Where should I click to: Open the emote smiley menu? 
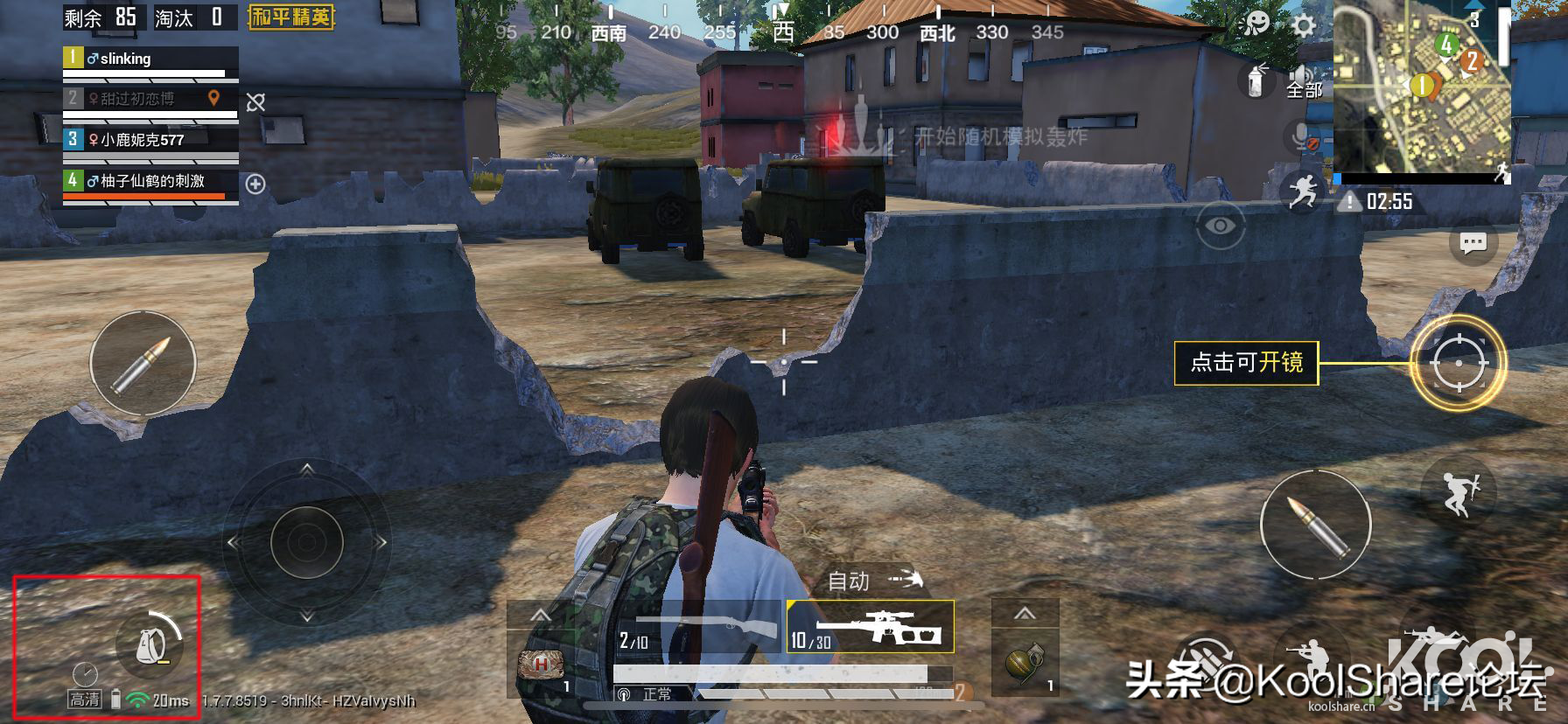[1256, 23]
